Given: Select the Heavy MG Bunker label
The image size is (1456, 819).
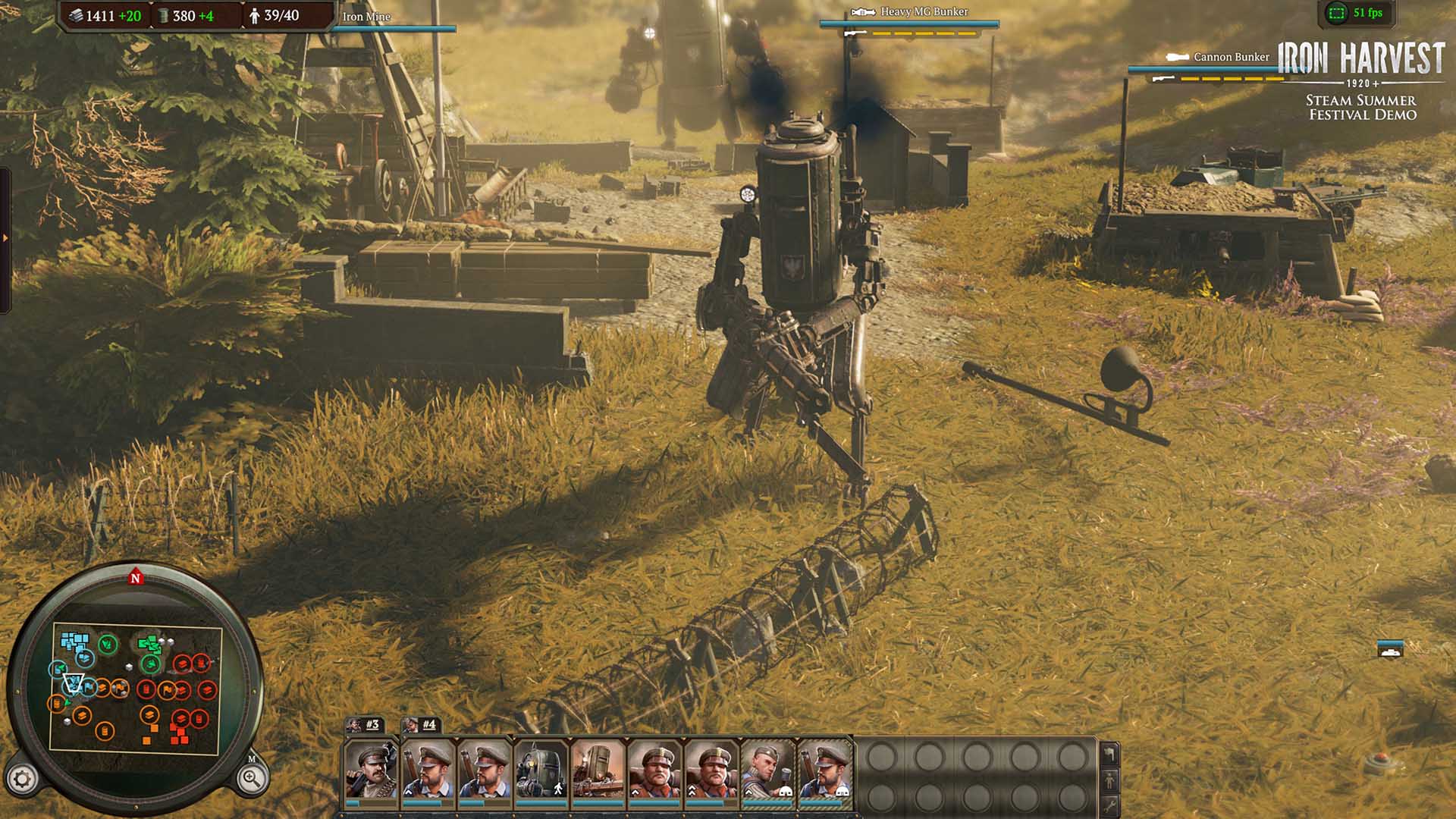Looking at the screenshot, I should click(x=924, y=12).
